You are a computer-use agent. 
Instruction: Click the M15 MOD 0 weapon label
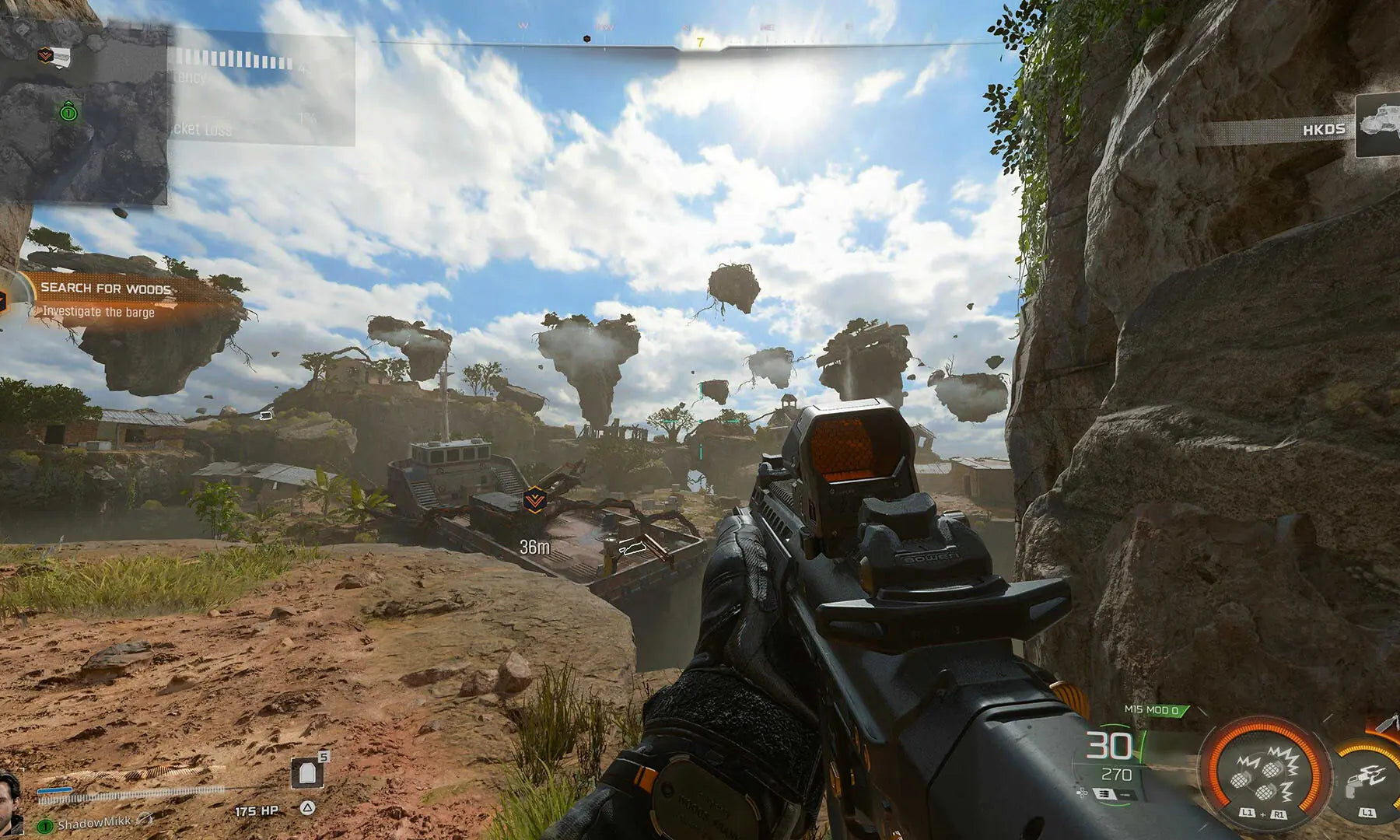coord(1152,710)
